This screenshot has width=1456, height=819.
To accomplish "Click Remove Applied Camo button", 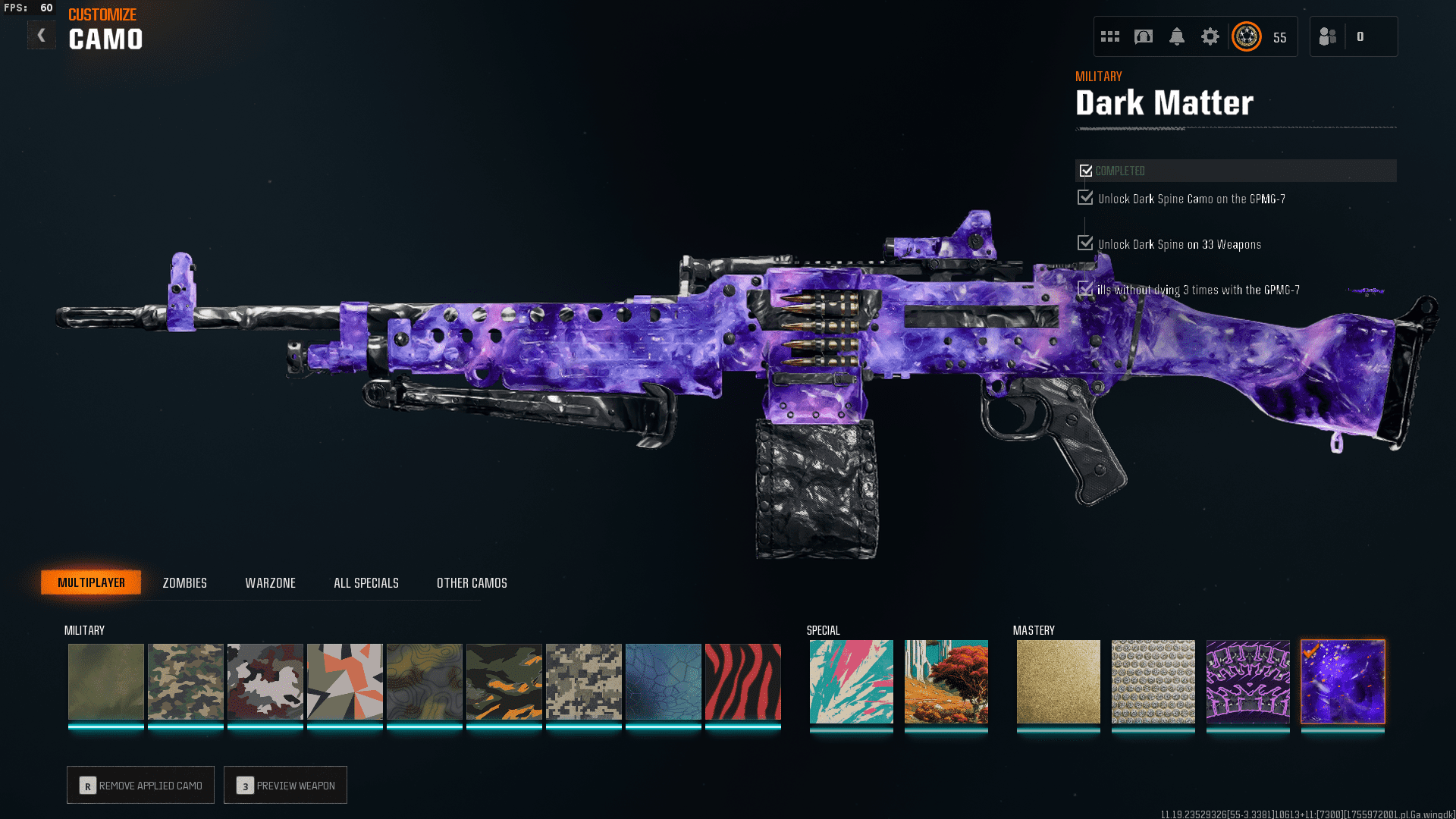I will click(140, 785).
